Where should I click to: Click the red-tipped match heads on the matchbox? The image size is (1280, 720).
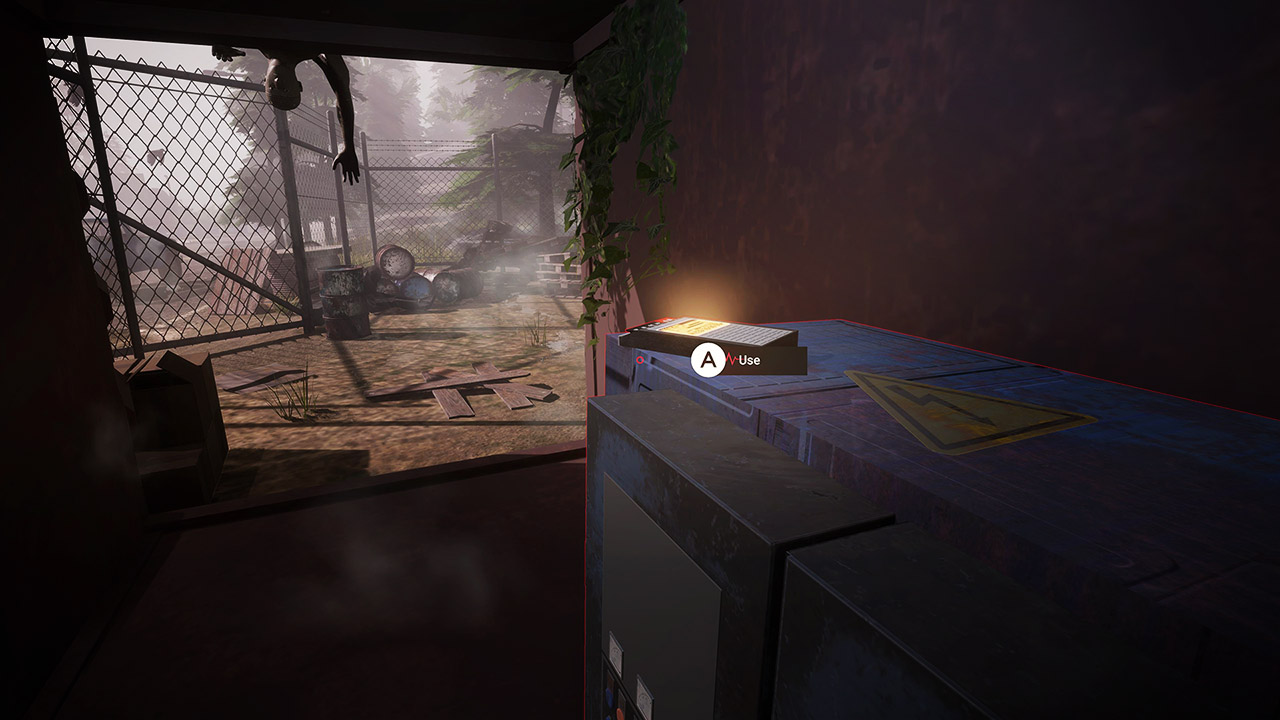667,321
